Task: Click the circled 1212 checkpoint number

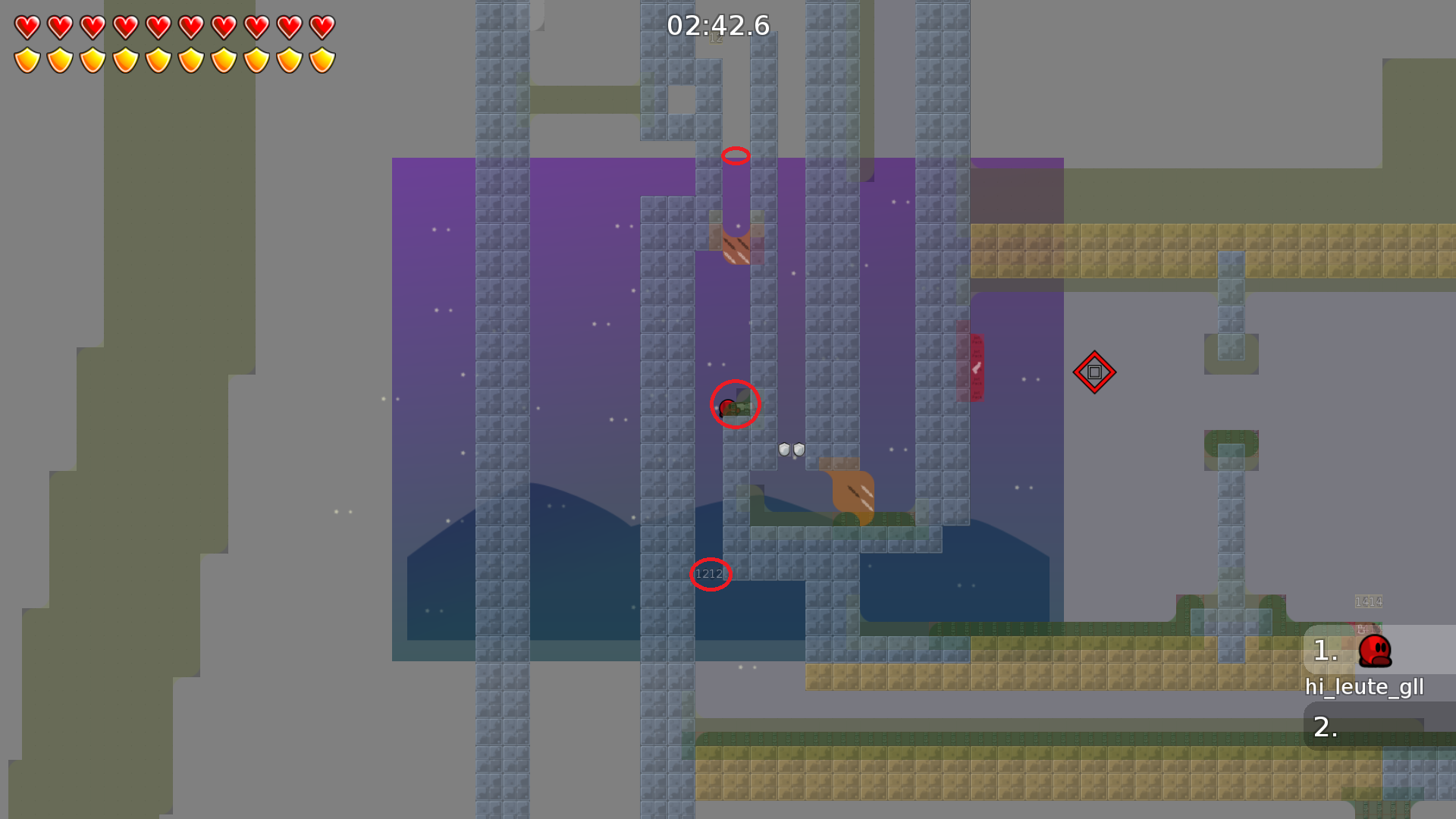Action: click(709, 573)
